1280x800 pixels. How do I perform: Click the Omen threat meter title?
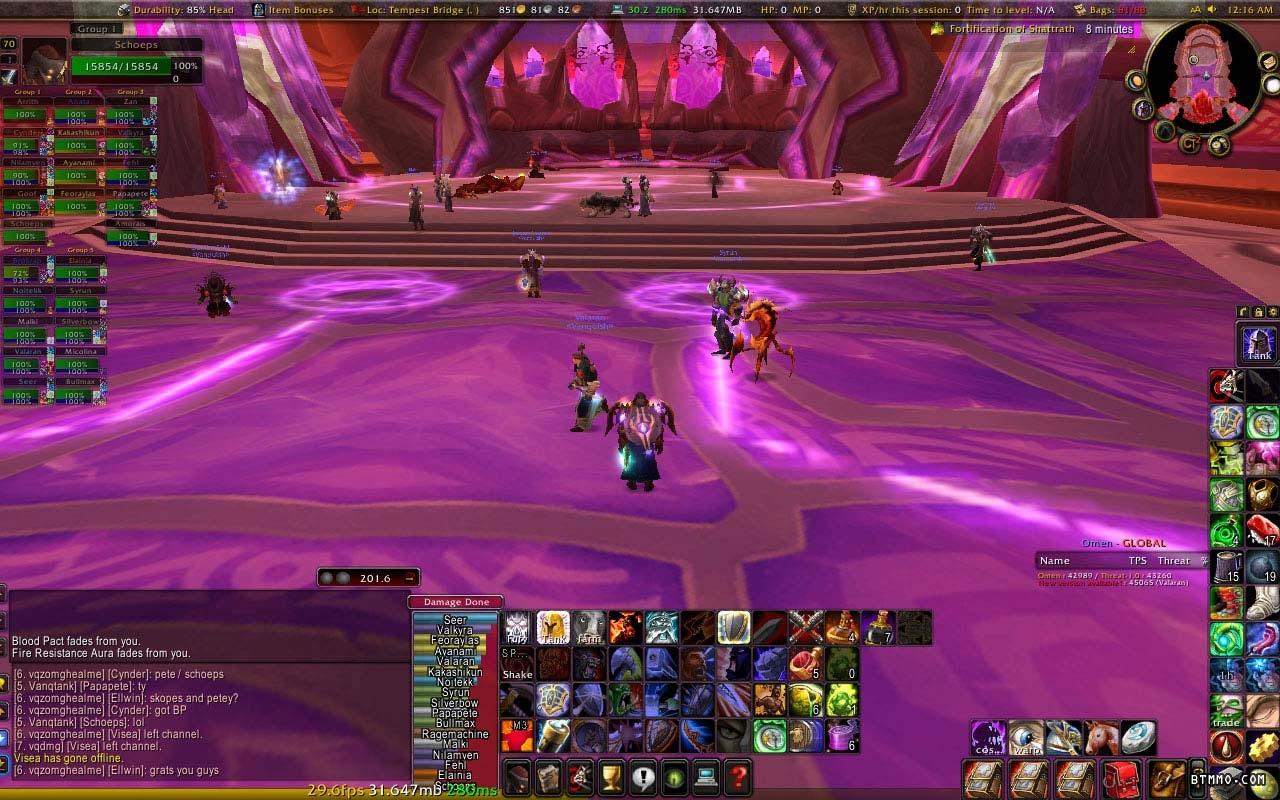tap(1123, 543)
